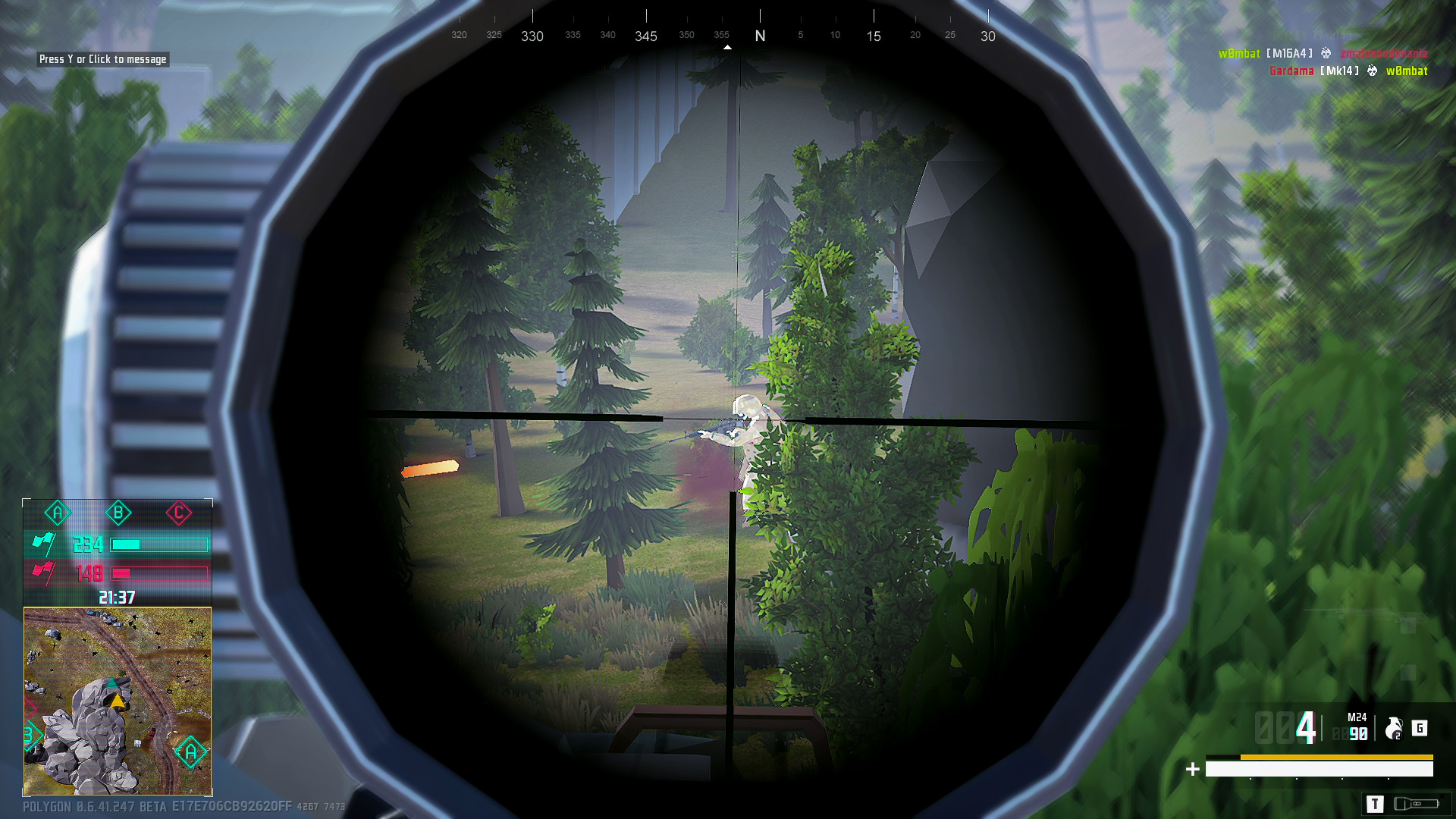This screenshot has height=819, width=1456.
Task: Select the N heading on the compass bar
Action: pos(759,35)
